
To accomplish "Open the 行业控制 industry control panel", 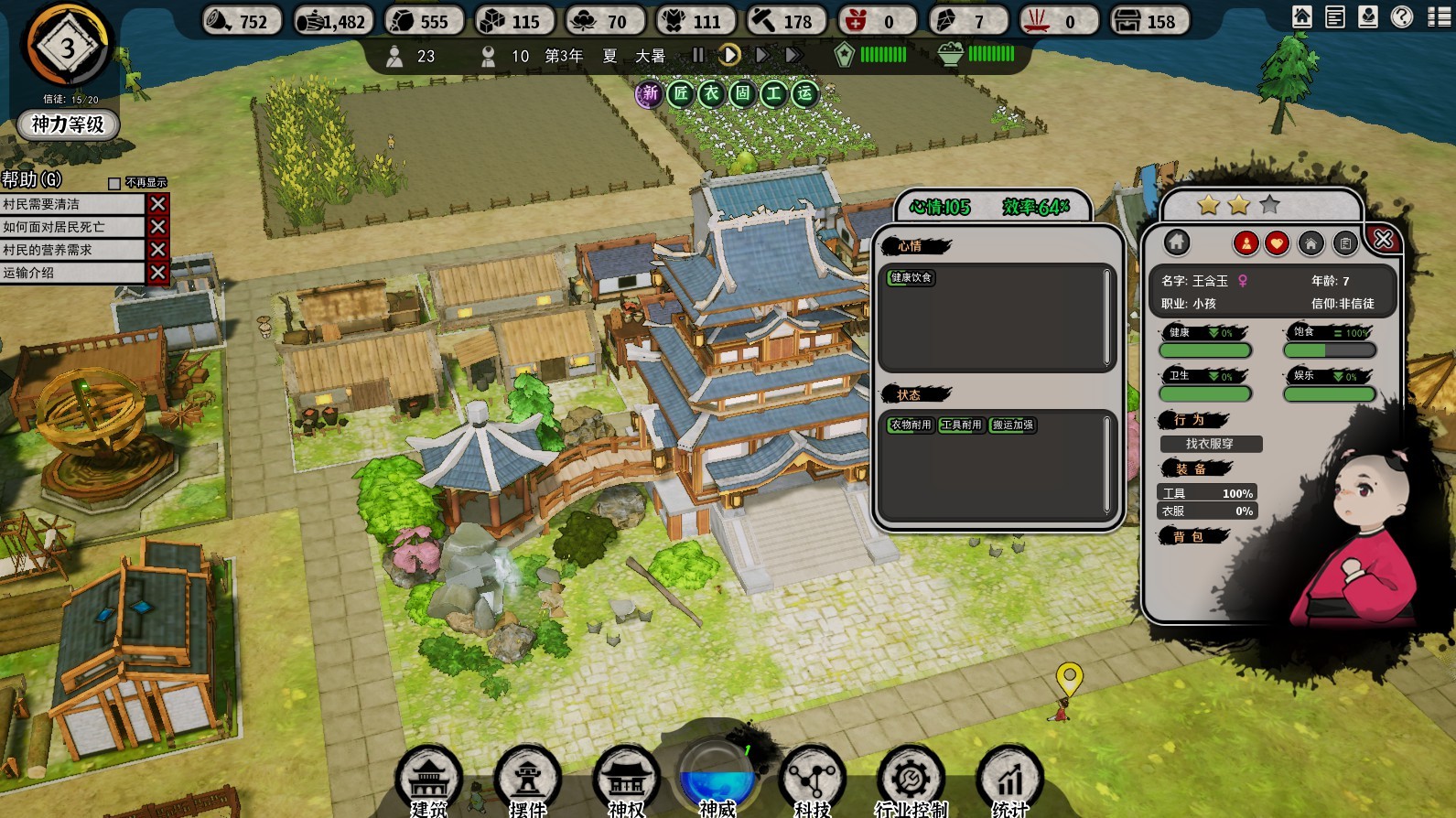I will [911, 780].
